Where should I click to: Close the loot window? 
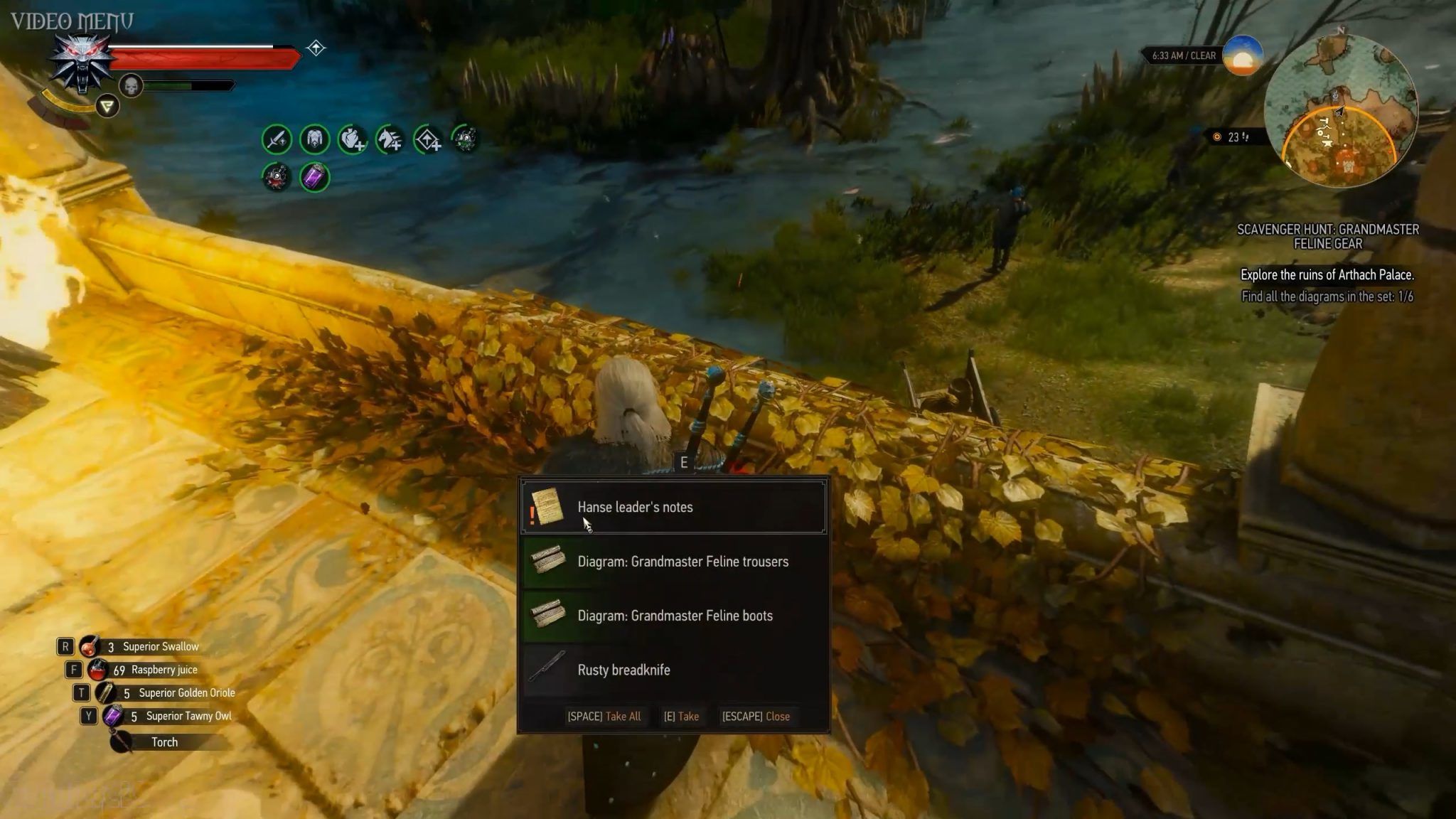coord(756,717)
